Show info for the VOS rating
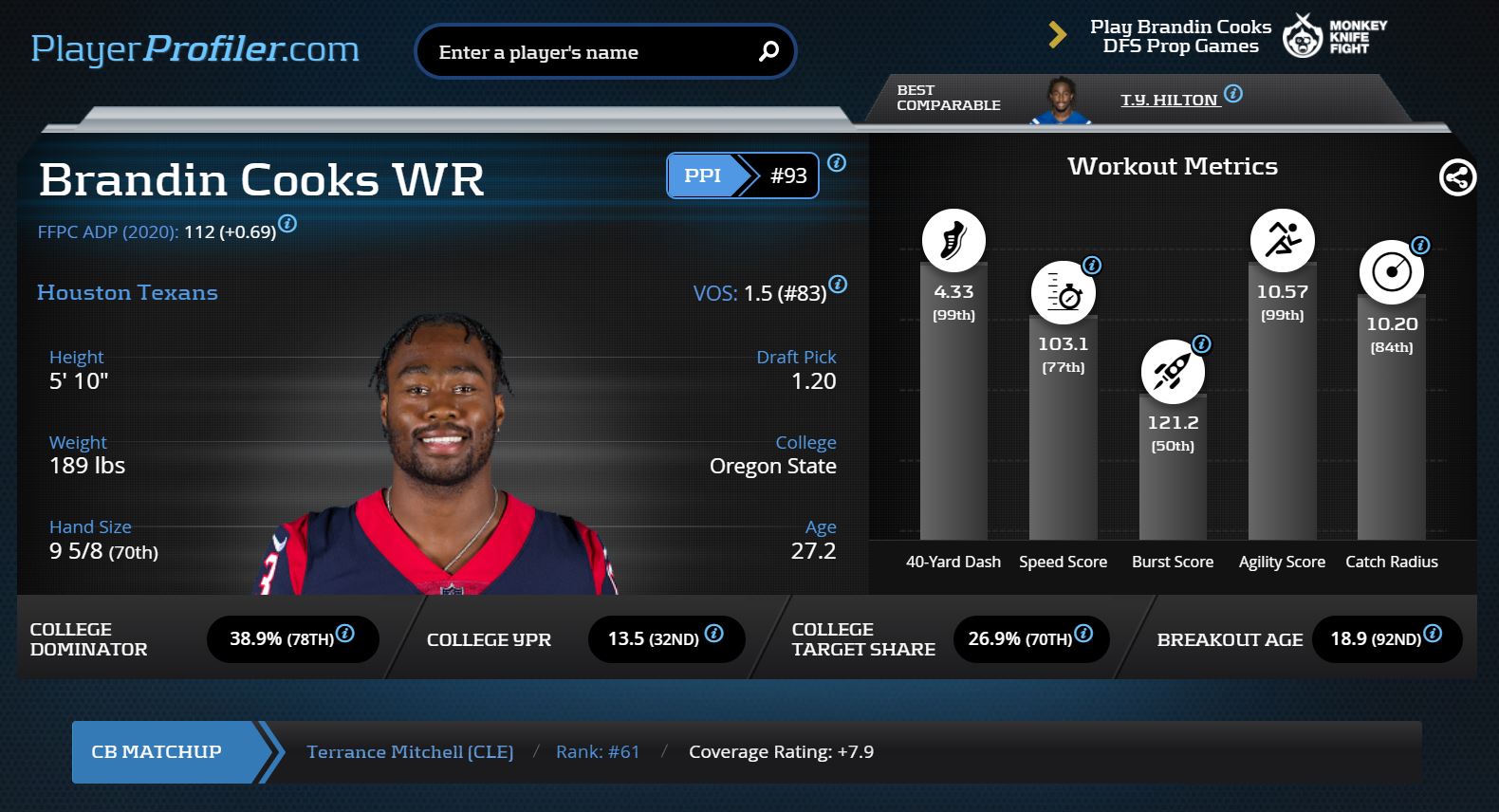This screenshot has height=812, width=1499. tap(838, 284)
